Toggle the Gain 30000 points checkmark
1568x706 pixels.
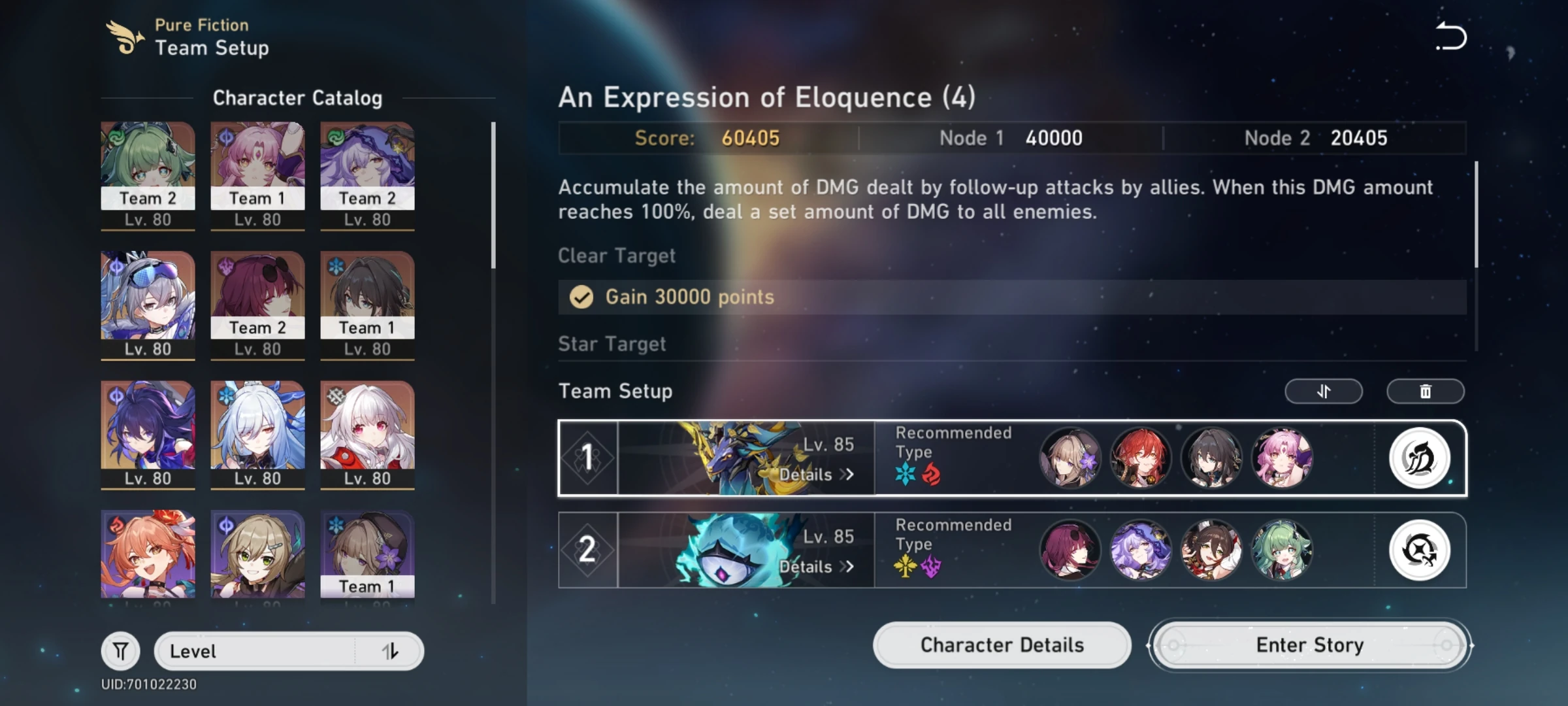(580, 297)
